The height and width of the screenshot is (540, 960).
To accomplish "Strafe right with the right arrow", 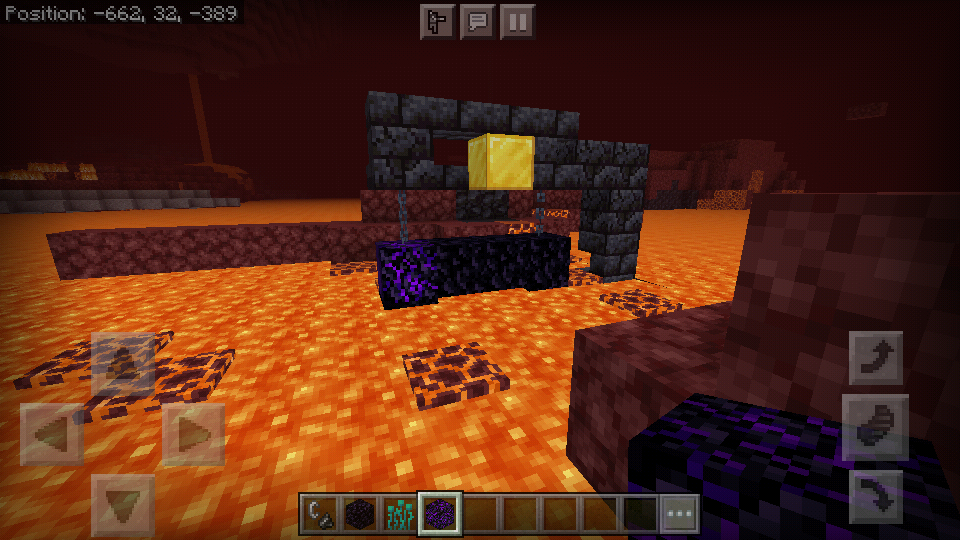I will point(195,435).
